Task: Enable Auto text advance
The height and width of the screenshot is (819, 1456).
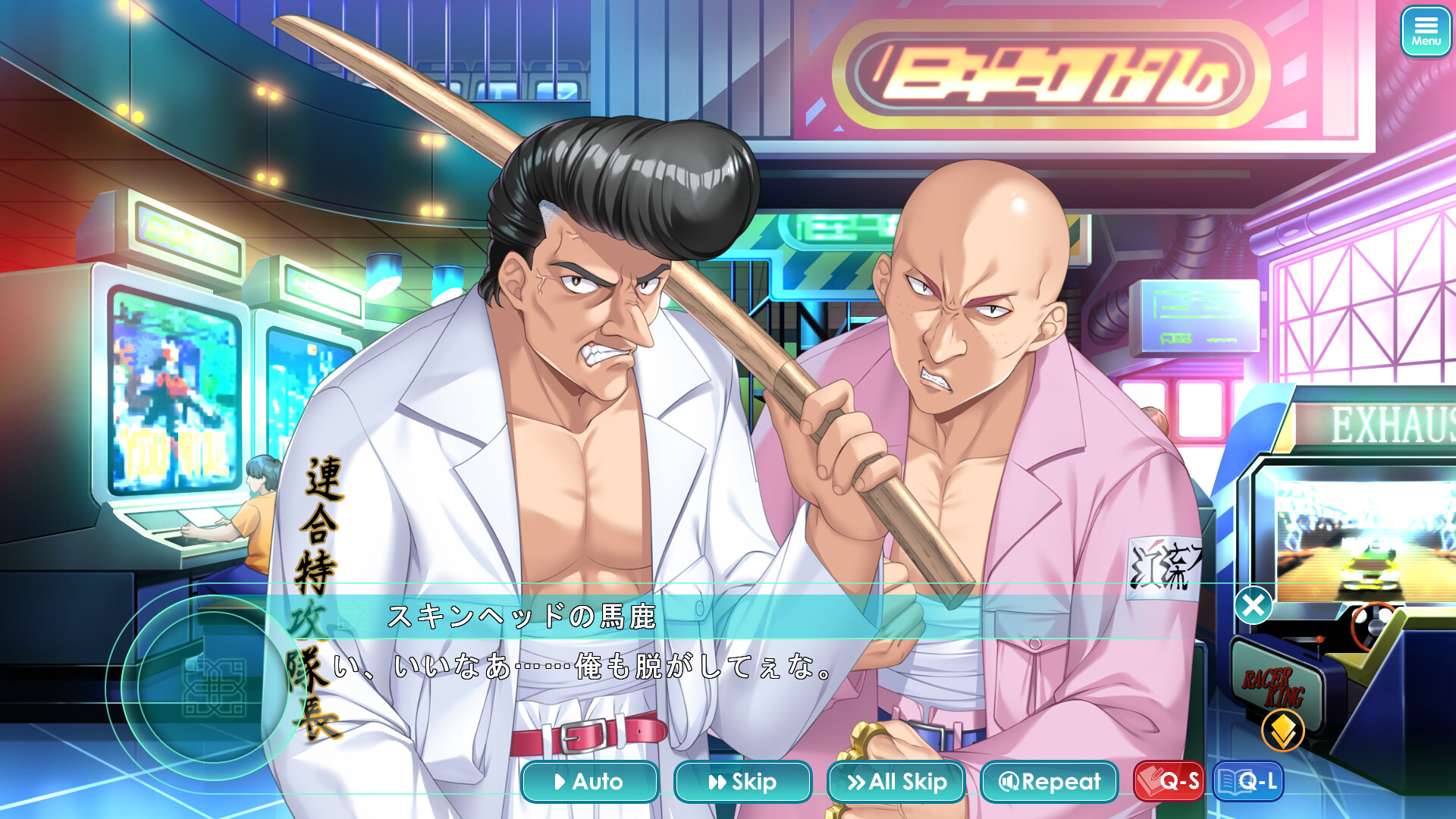Action: coord(589,781)
